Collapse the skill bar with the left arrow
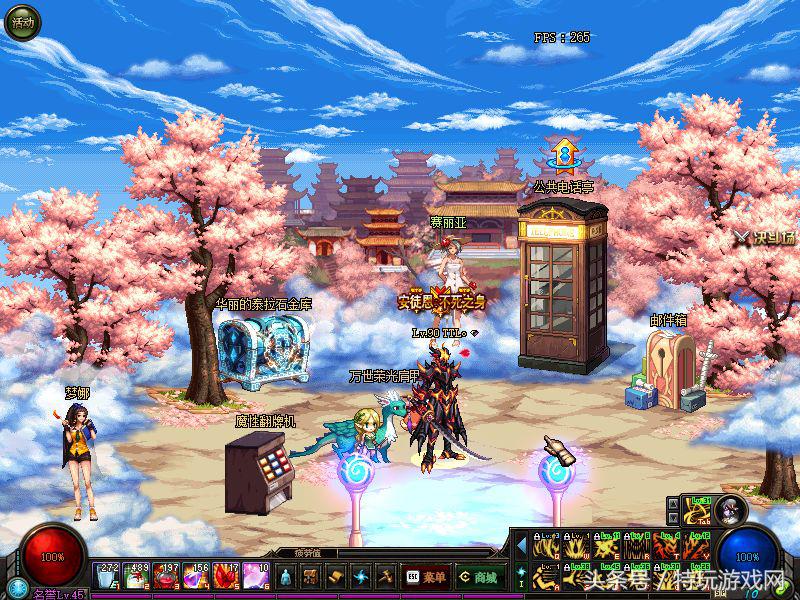 (520, 545)
